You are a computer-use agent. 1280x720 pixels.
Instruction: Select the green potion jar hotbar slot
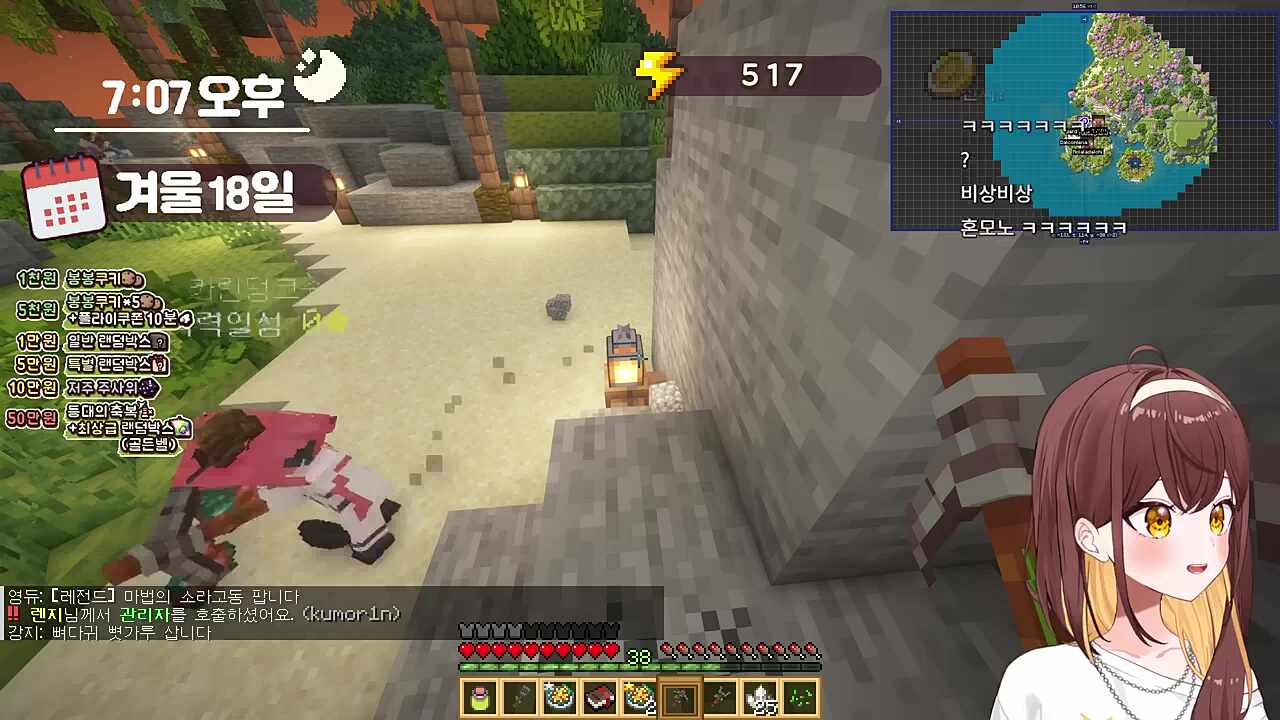(480, 698)
